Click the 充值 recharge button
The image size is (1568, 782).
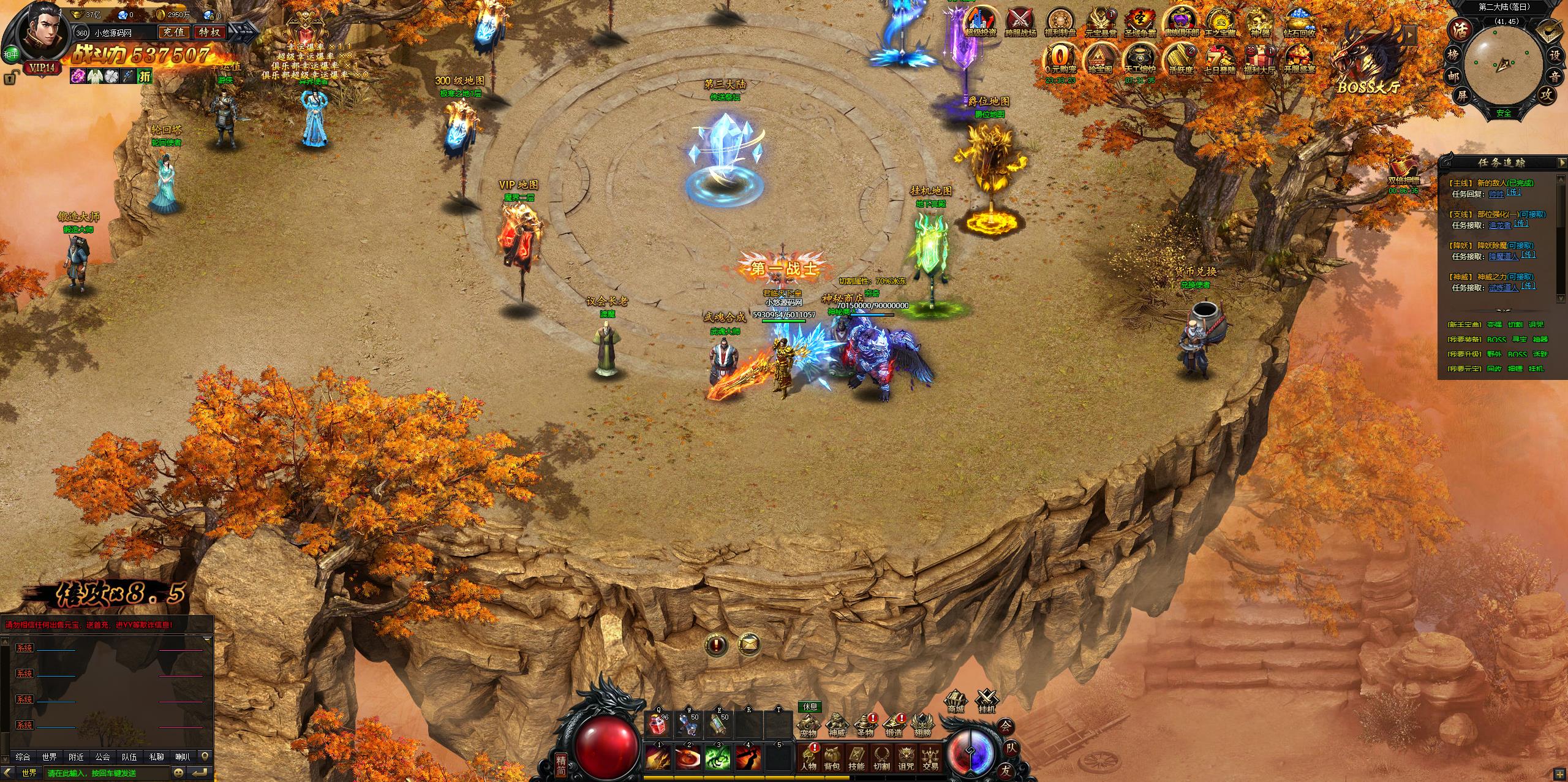[174, 32]
